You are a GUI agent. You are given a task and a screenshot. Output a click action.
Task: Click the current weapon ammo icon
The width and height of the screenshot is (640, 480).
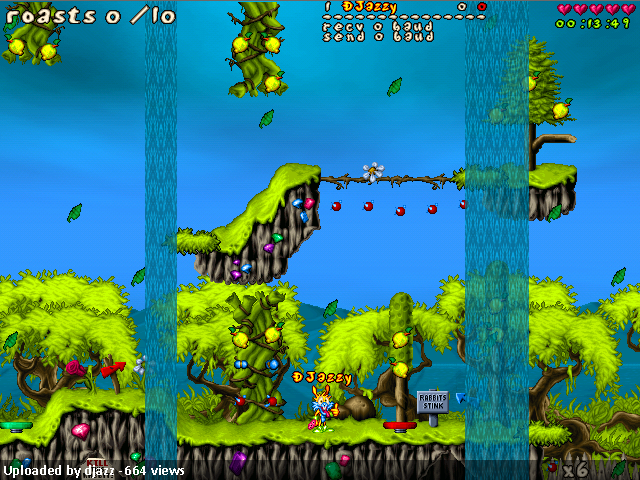tap(551, 467)
